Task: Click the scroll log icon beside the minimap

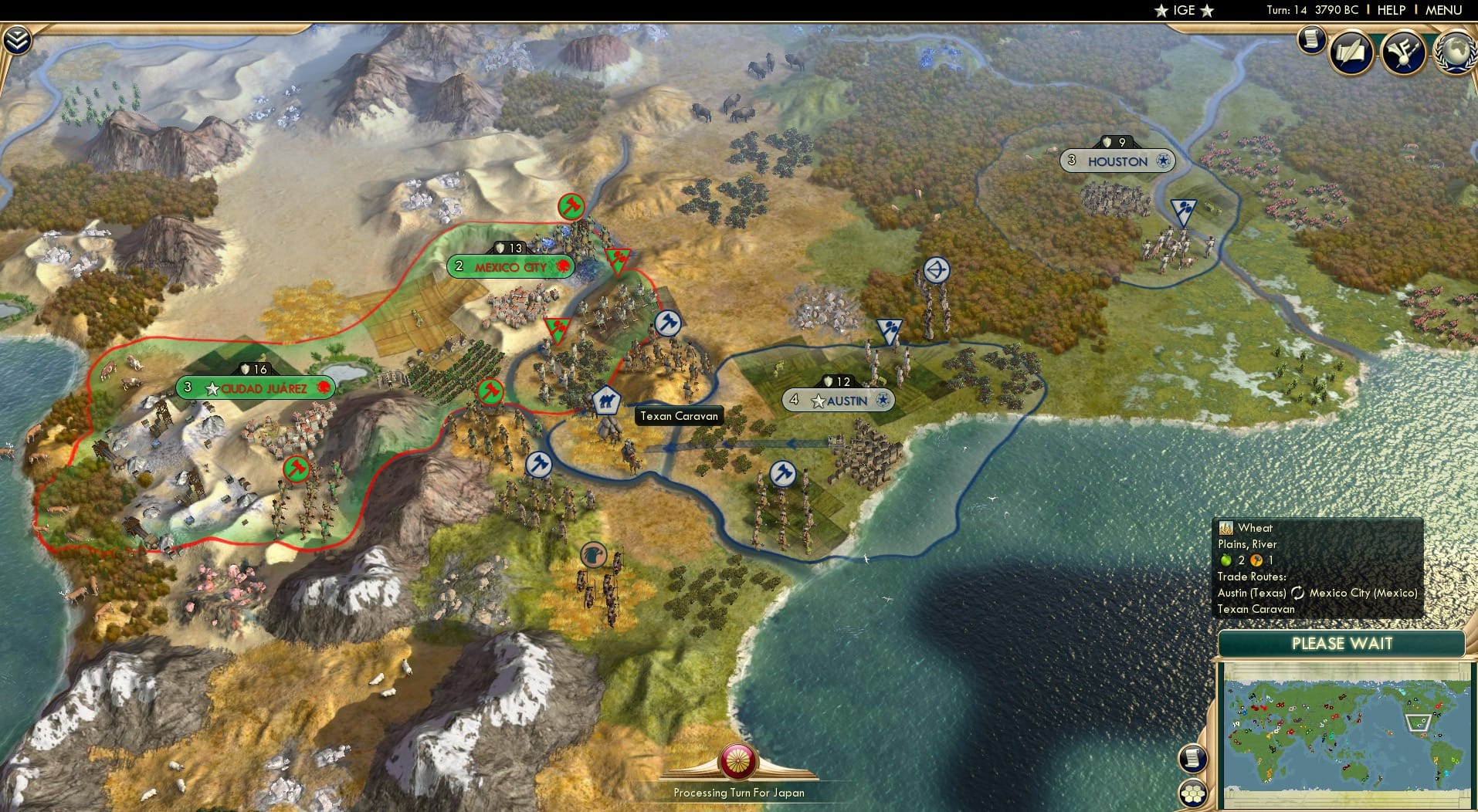Action: coord(1191,760)
